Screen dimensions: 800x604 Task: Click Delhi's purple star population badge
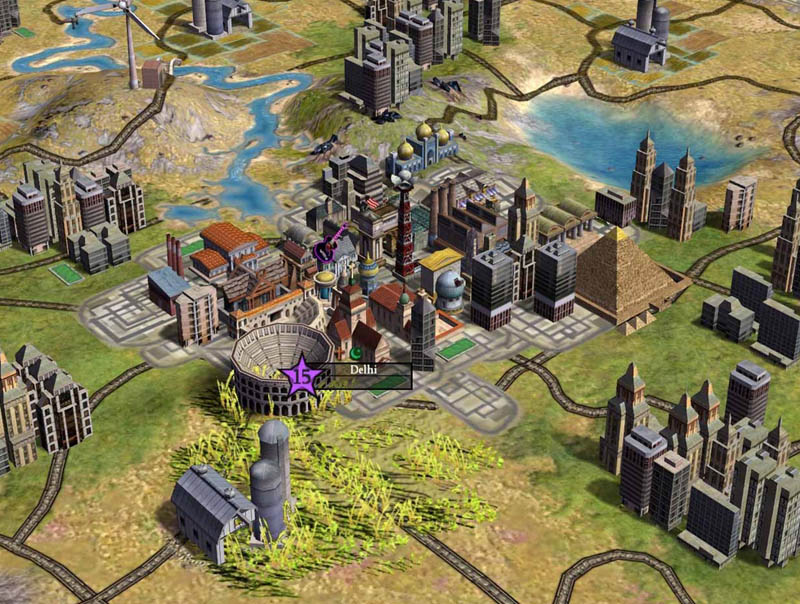[x=301, y=379]
